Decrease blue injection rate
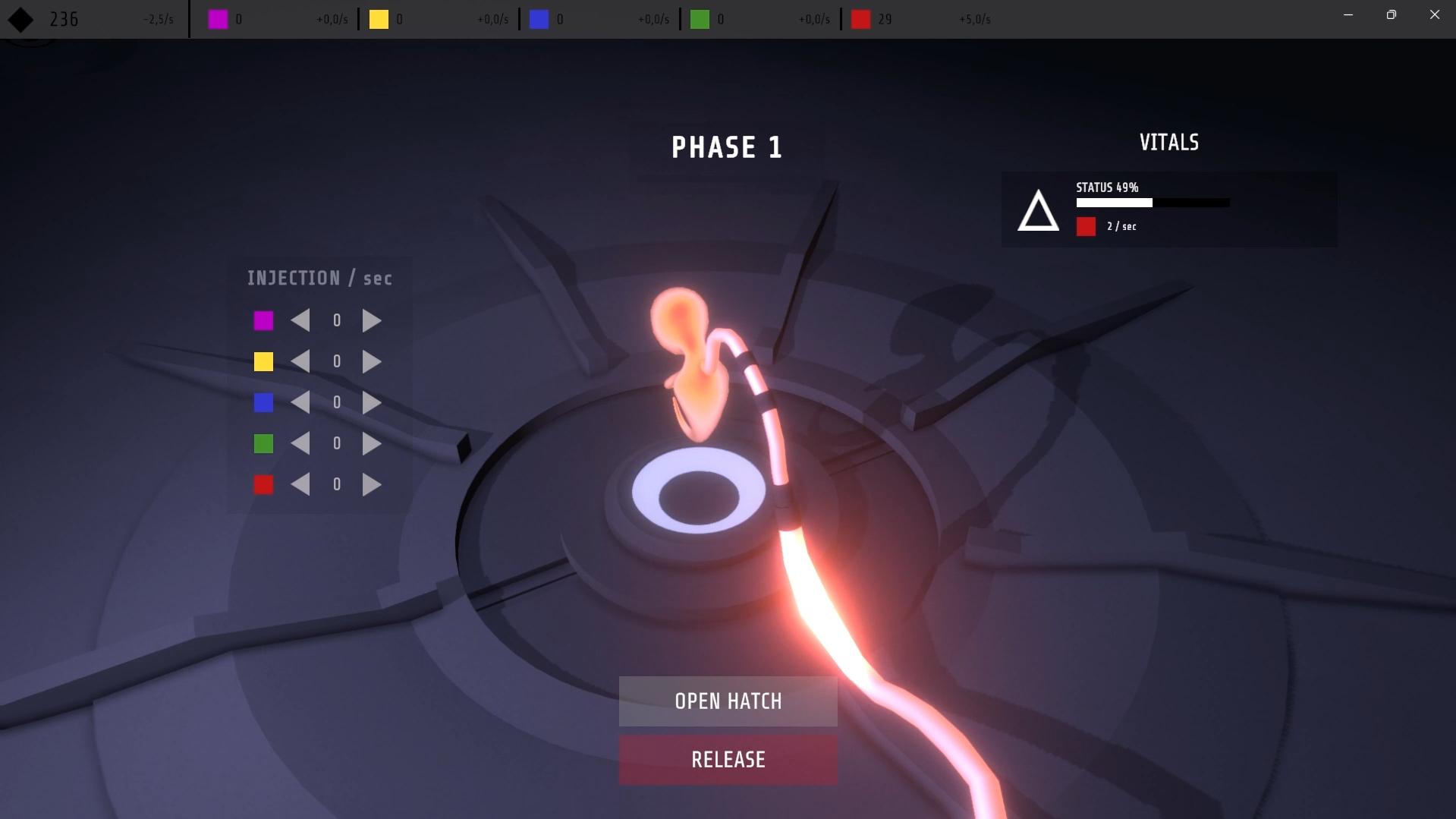 click(301, 403)
